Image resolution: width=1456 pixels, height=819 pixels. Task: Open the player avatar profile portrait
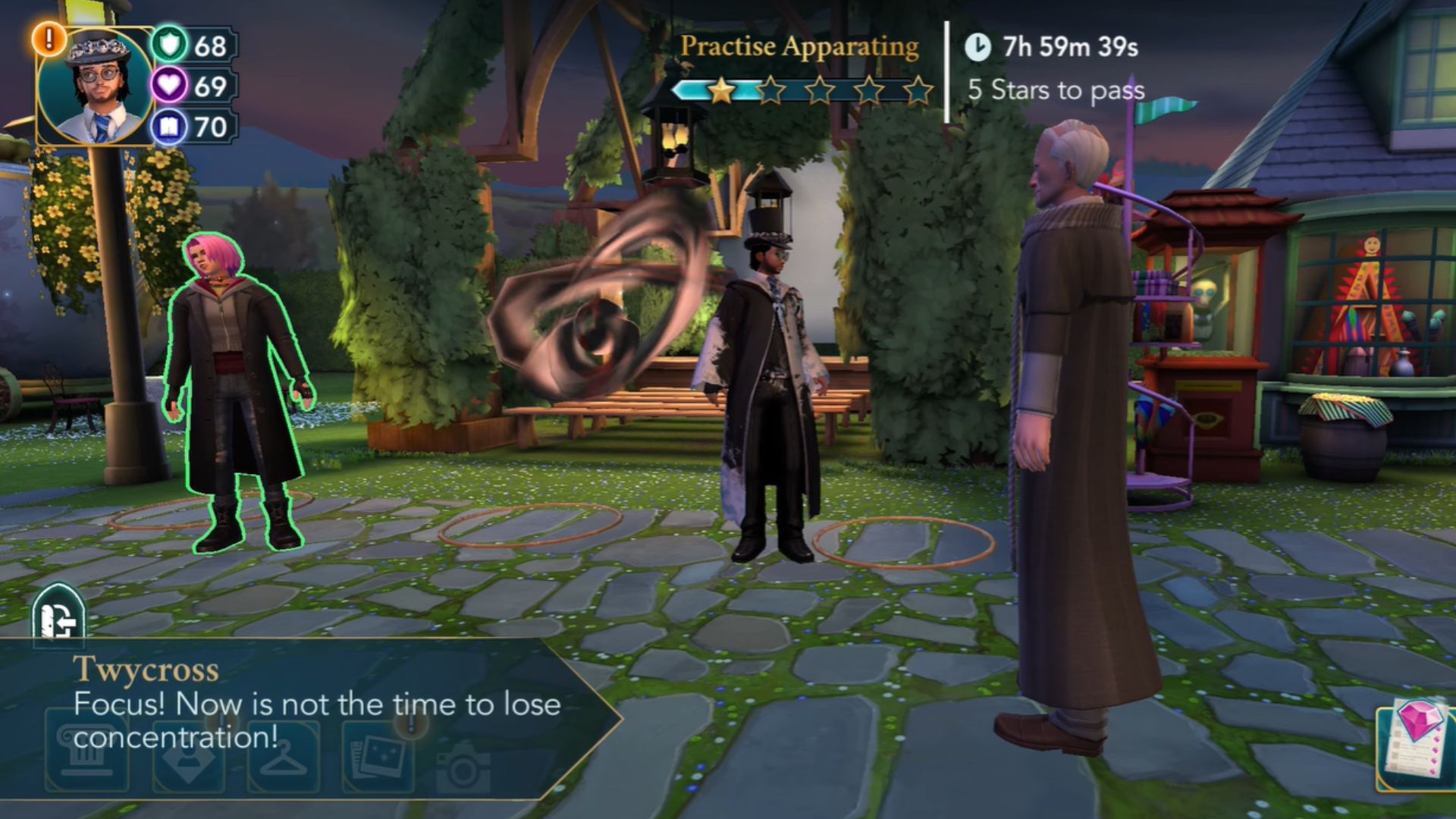coord(95,87)
